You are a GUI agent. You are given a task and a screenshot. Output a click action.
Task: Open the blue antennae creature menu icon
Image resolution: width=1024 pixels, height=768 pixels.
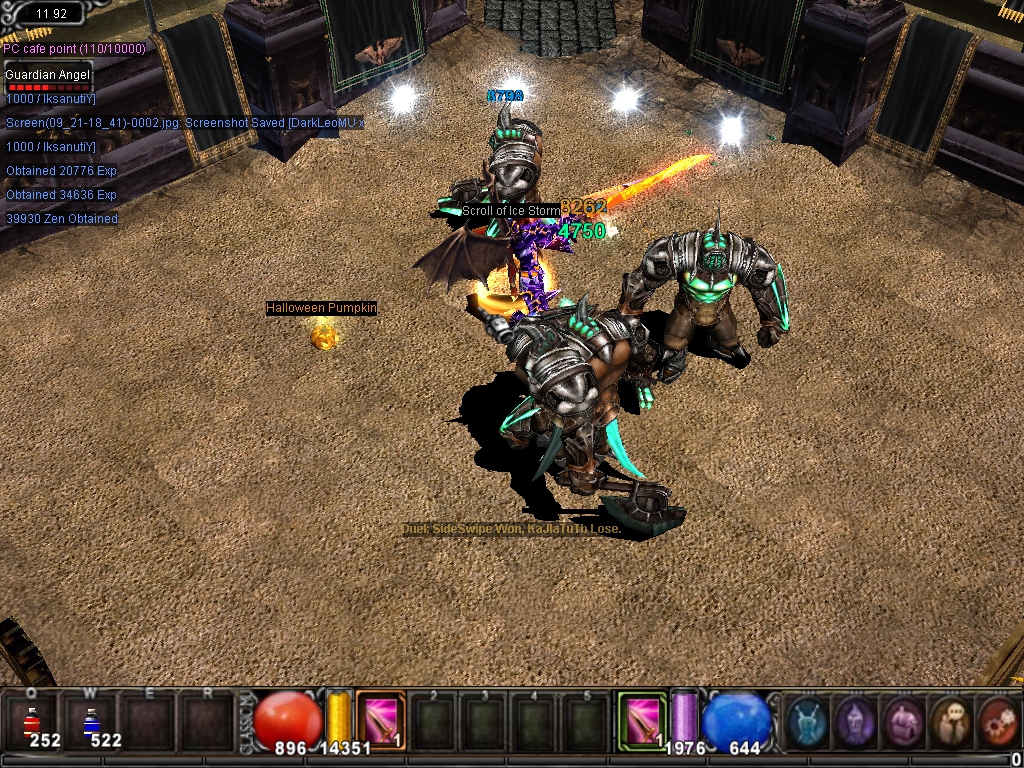(807, 722)
